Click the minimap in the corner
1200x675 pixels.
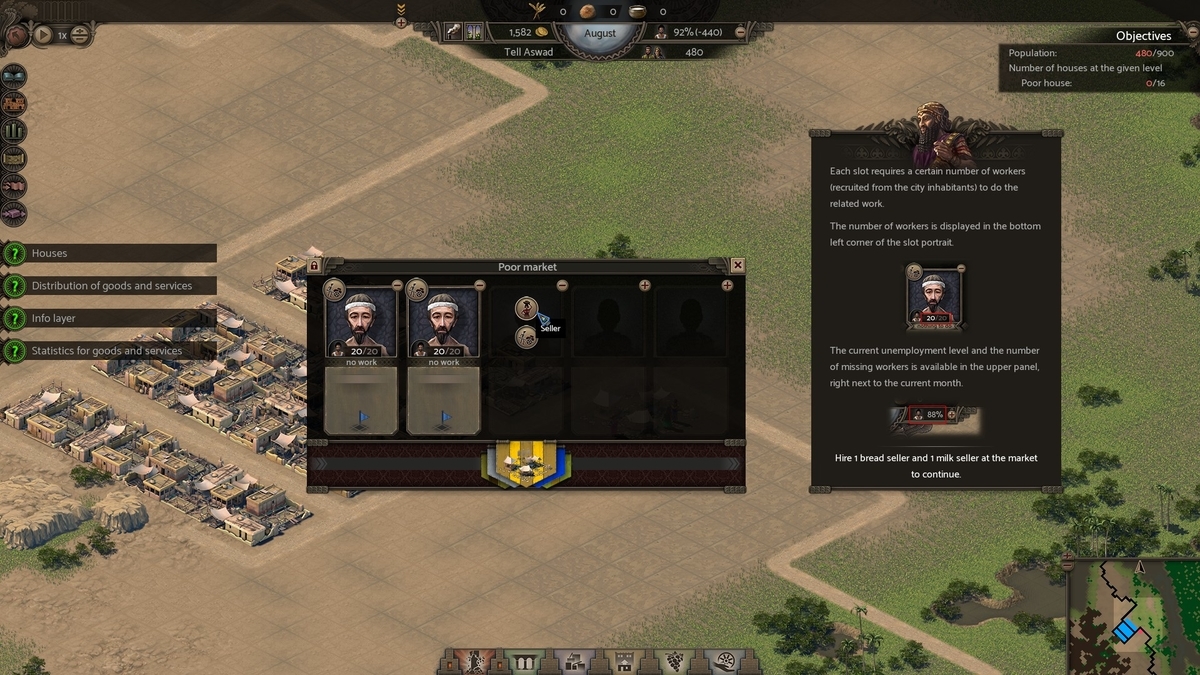tap(1132, 616)
